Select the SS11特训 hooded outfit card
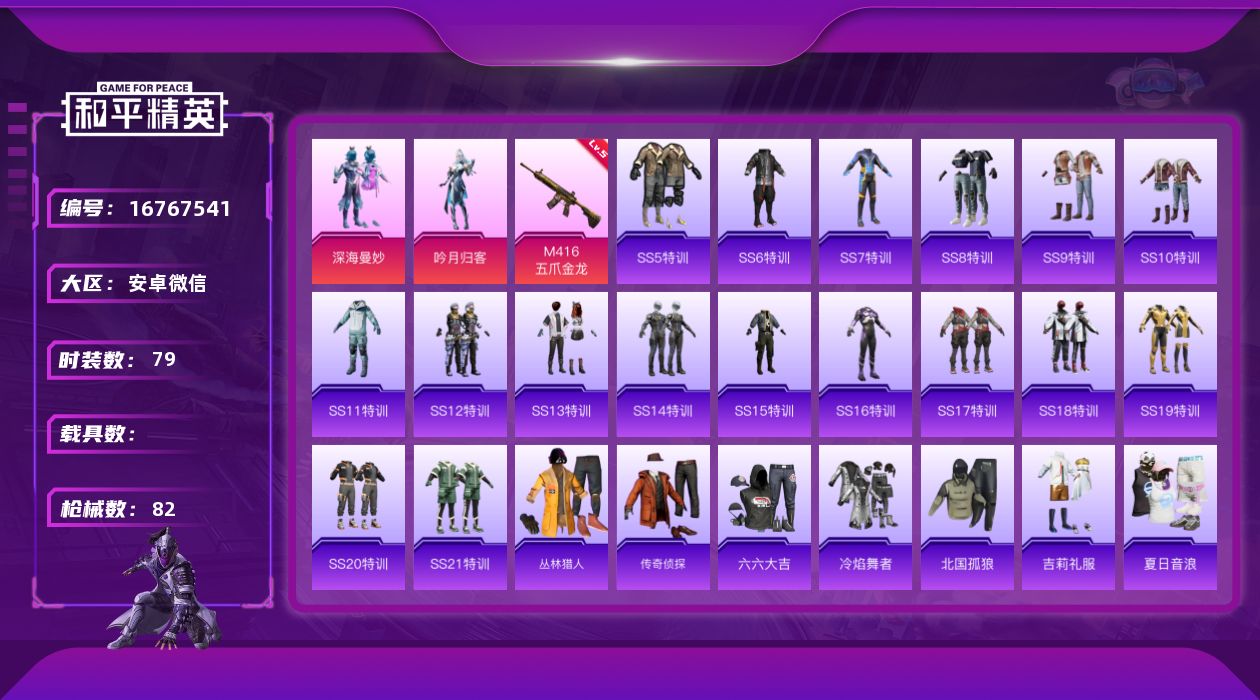Viewport: 1260px width, 700px height. coord(358,364)
